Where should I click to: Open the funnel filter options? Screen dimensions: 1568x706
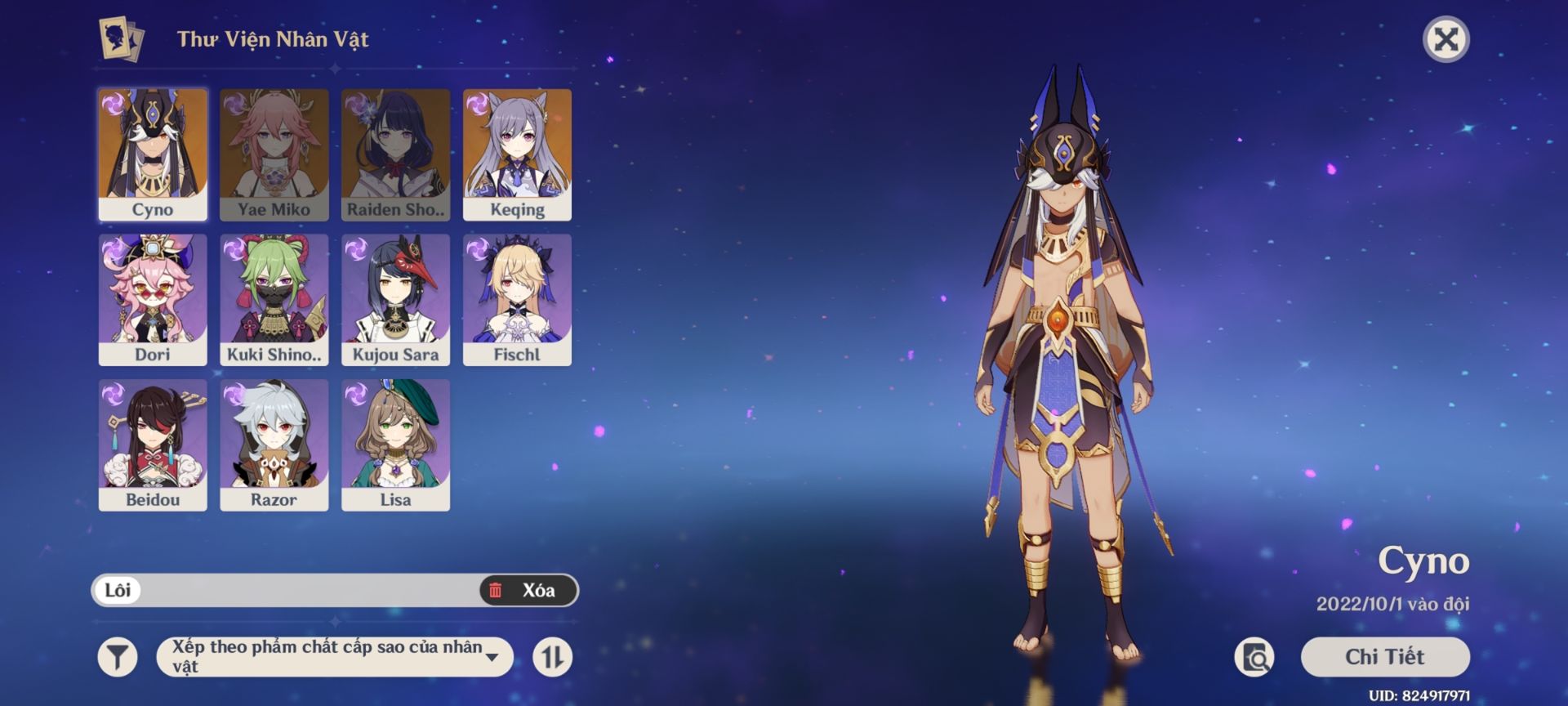118,657
